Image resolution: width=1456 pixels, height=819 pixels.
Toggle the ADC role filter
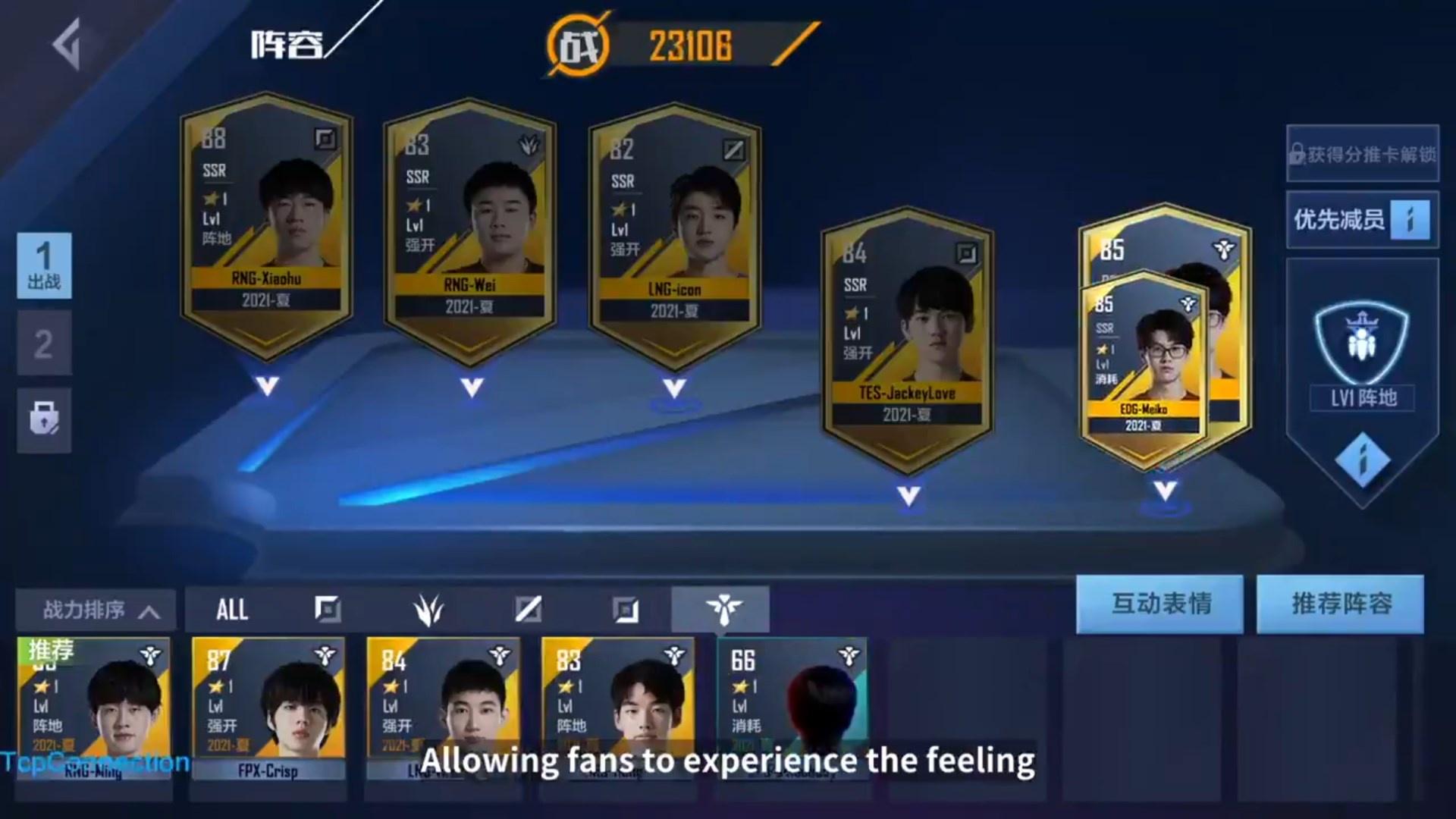point(626,608)
